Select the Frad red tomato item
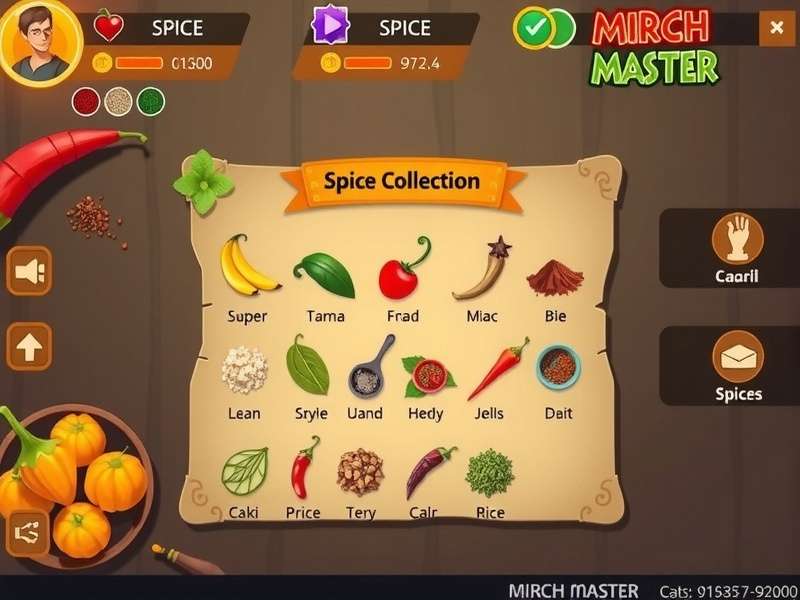This screenshot has height=600, width=800. (402, 272)
